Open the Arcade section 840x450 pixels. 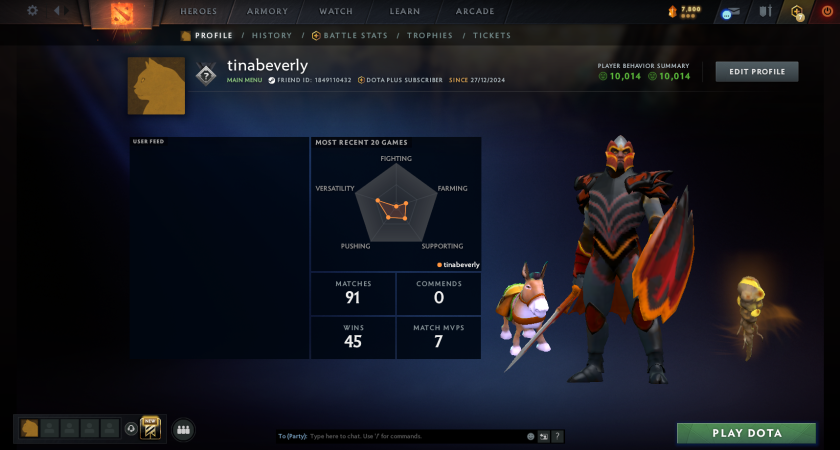475,12
